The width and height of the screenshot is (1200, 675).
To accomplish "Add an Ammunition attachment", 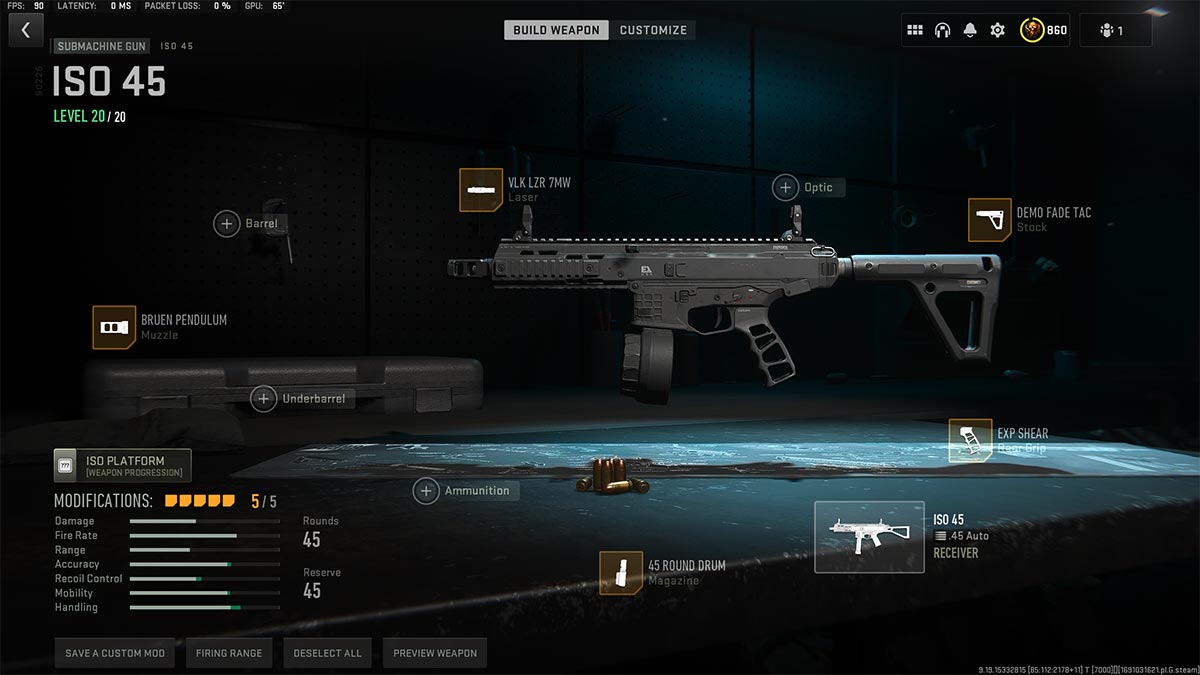I will (427, 491).
